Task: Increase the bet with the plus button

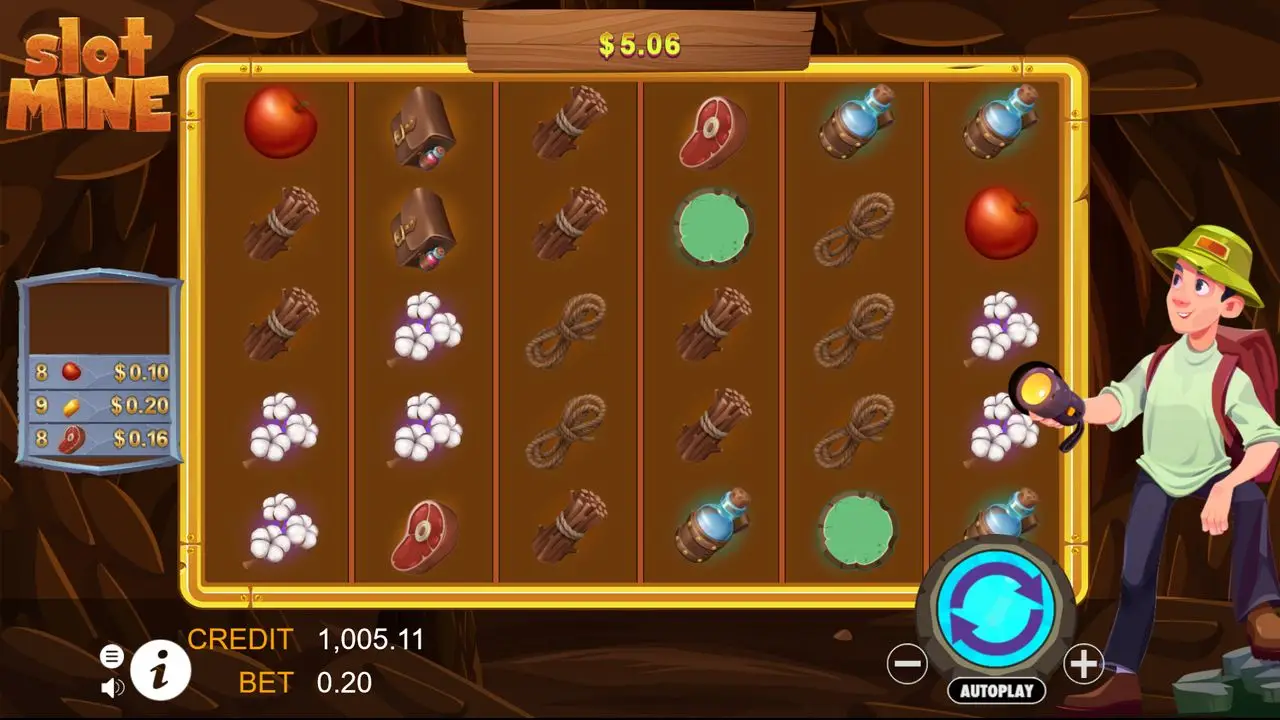Action: (x=1083, y=664)
